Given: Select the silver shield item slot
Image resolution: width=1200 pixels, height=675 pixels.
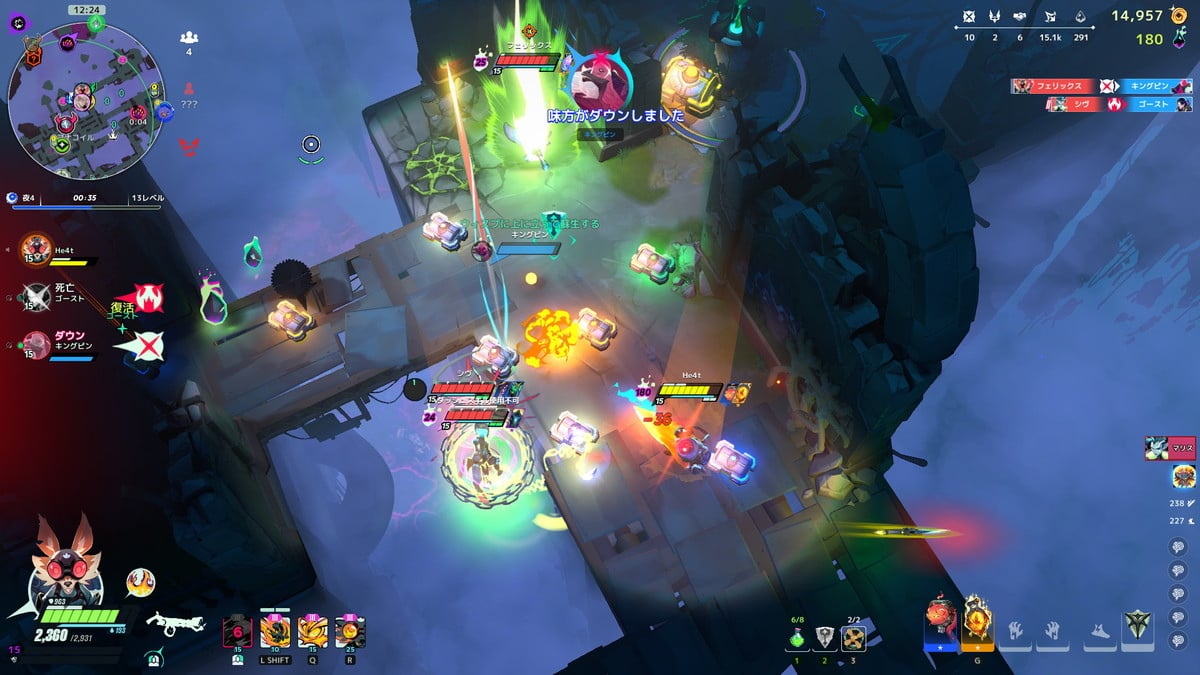Looking at the screenshot, I should [x=825, y=638].
